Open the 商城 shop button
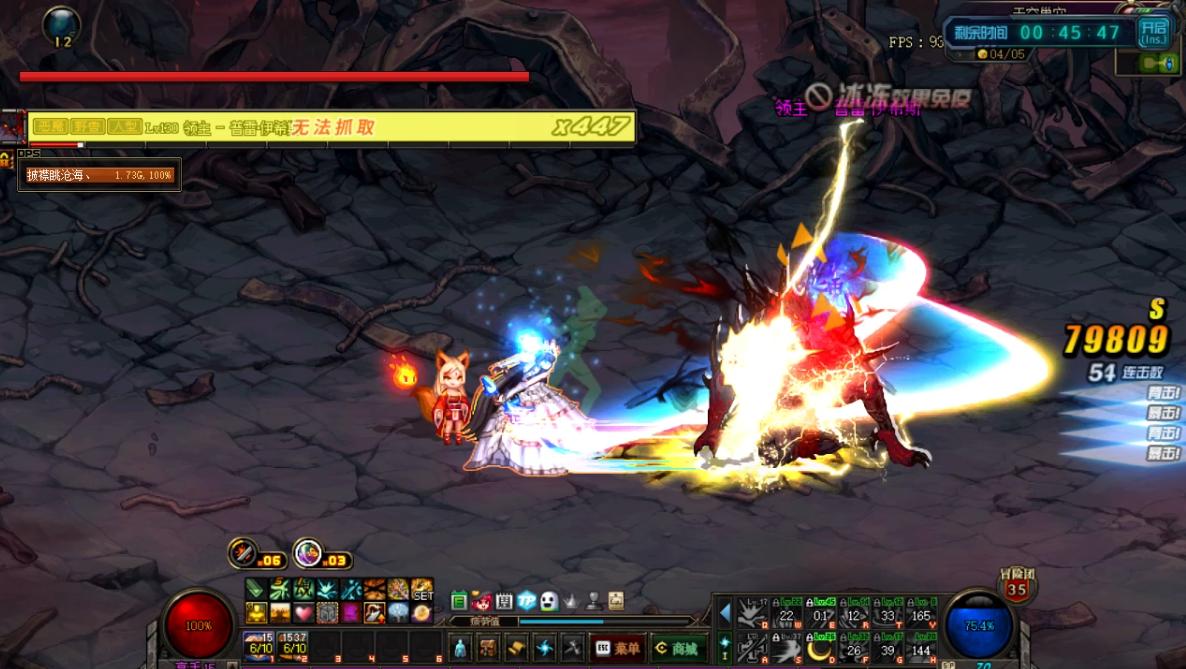Viewport: 1186px width, 669px height. click(679, 648)
